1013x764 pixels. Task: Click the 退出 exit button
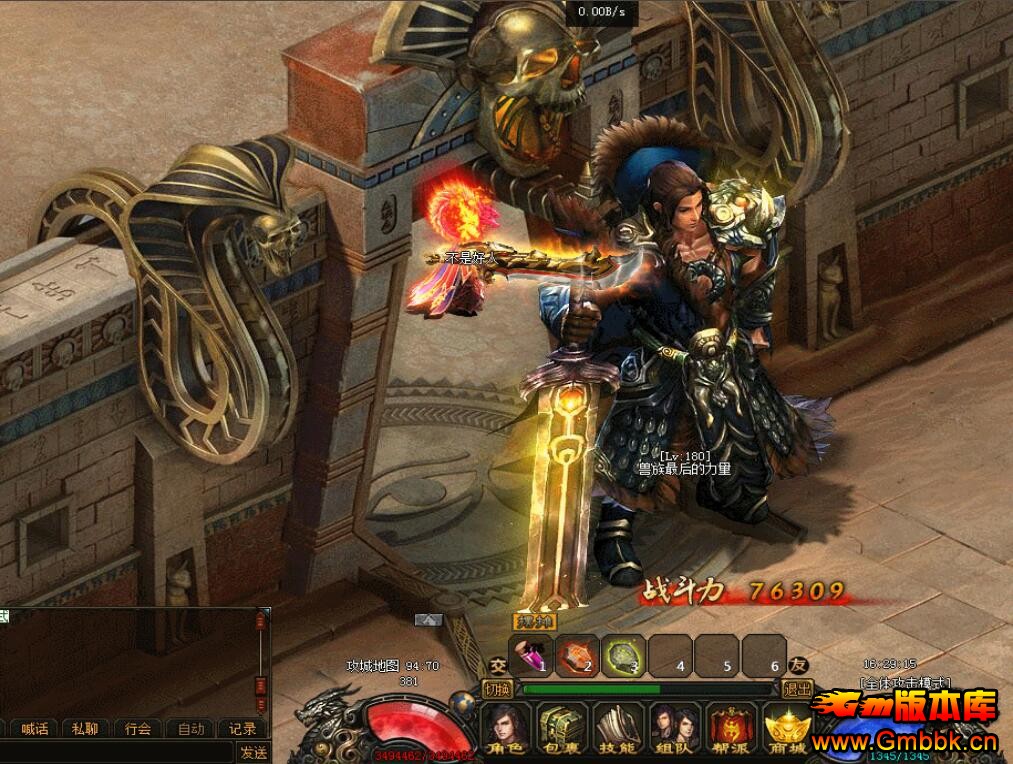pyautogui.click(x=797, y=688)
